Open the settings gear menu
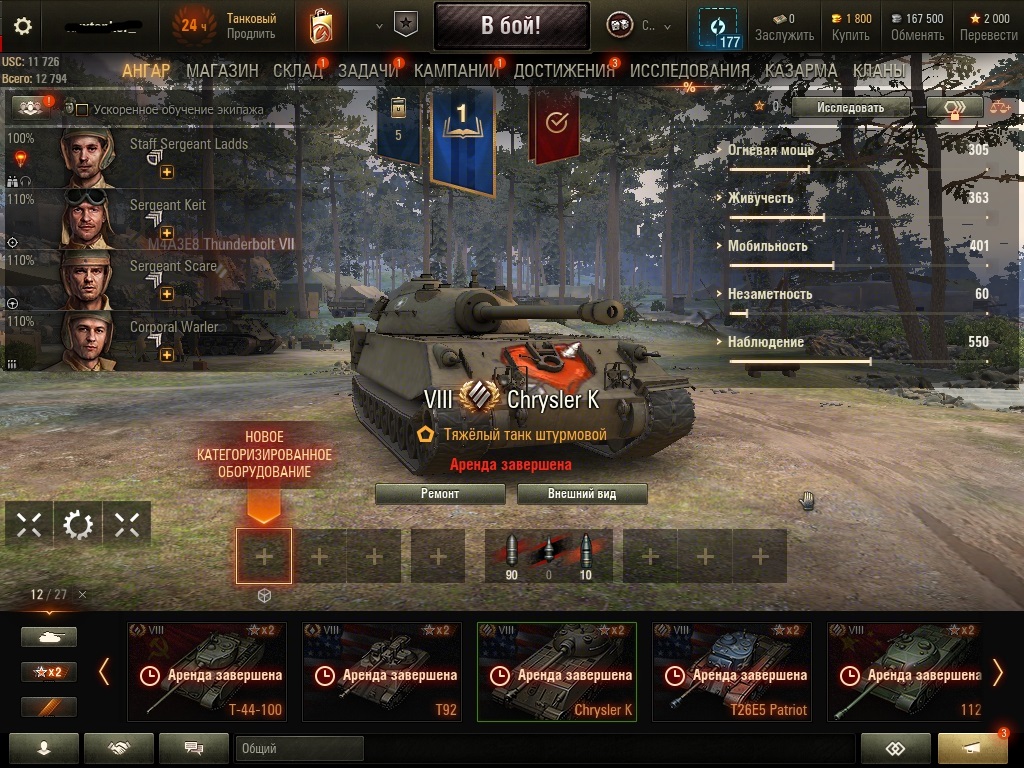The width and height of the screenshot is (1024, 768). [23, 26]
